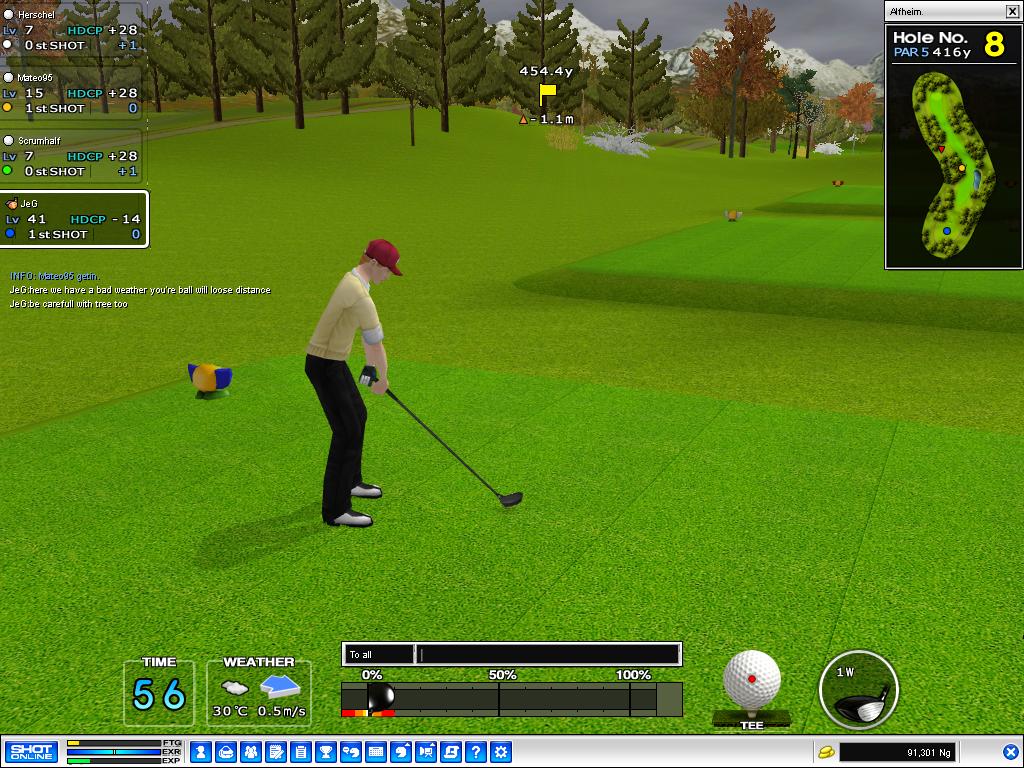
Task: Close the Alfheim hole map panel
Action: (x=1011, y=11)
